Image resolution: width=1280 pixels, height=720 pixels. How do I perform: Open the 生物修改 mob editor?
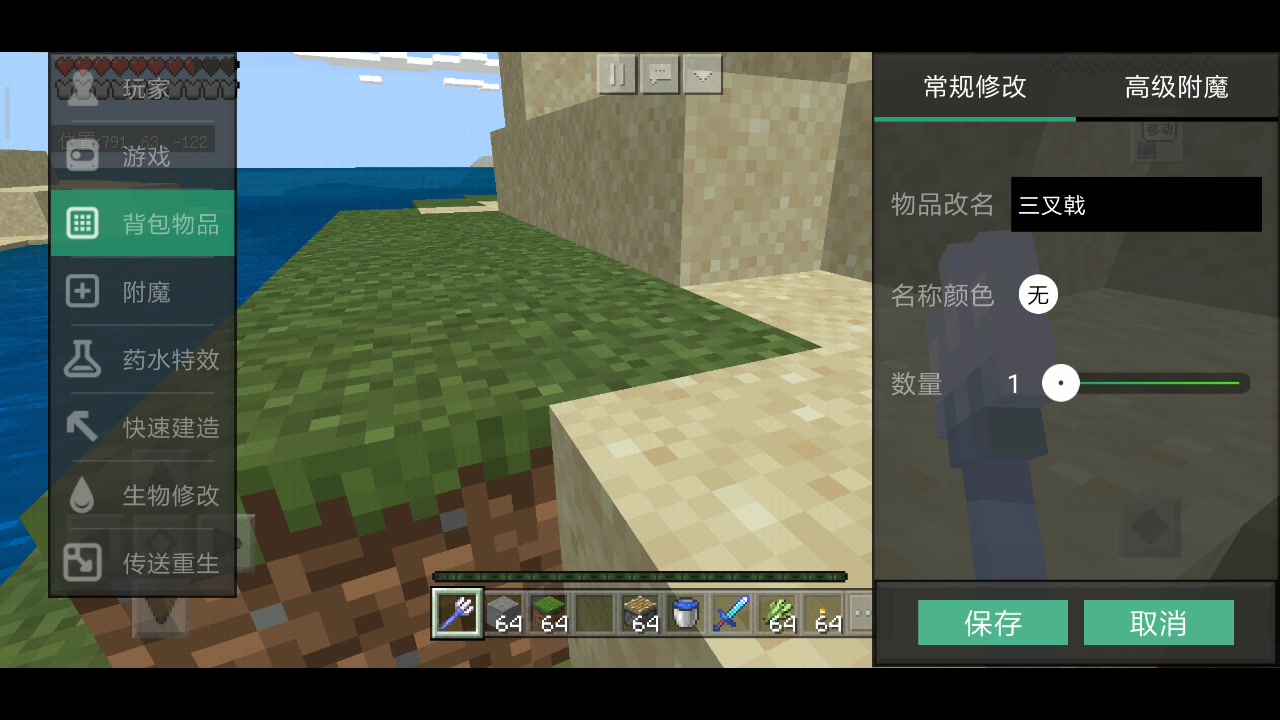[143, 495]
